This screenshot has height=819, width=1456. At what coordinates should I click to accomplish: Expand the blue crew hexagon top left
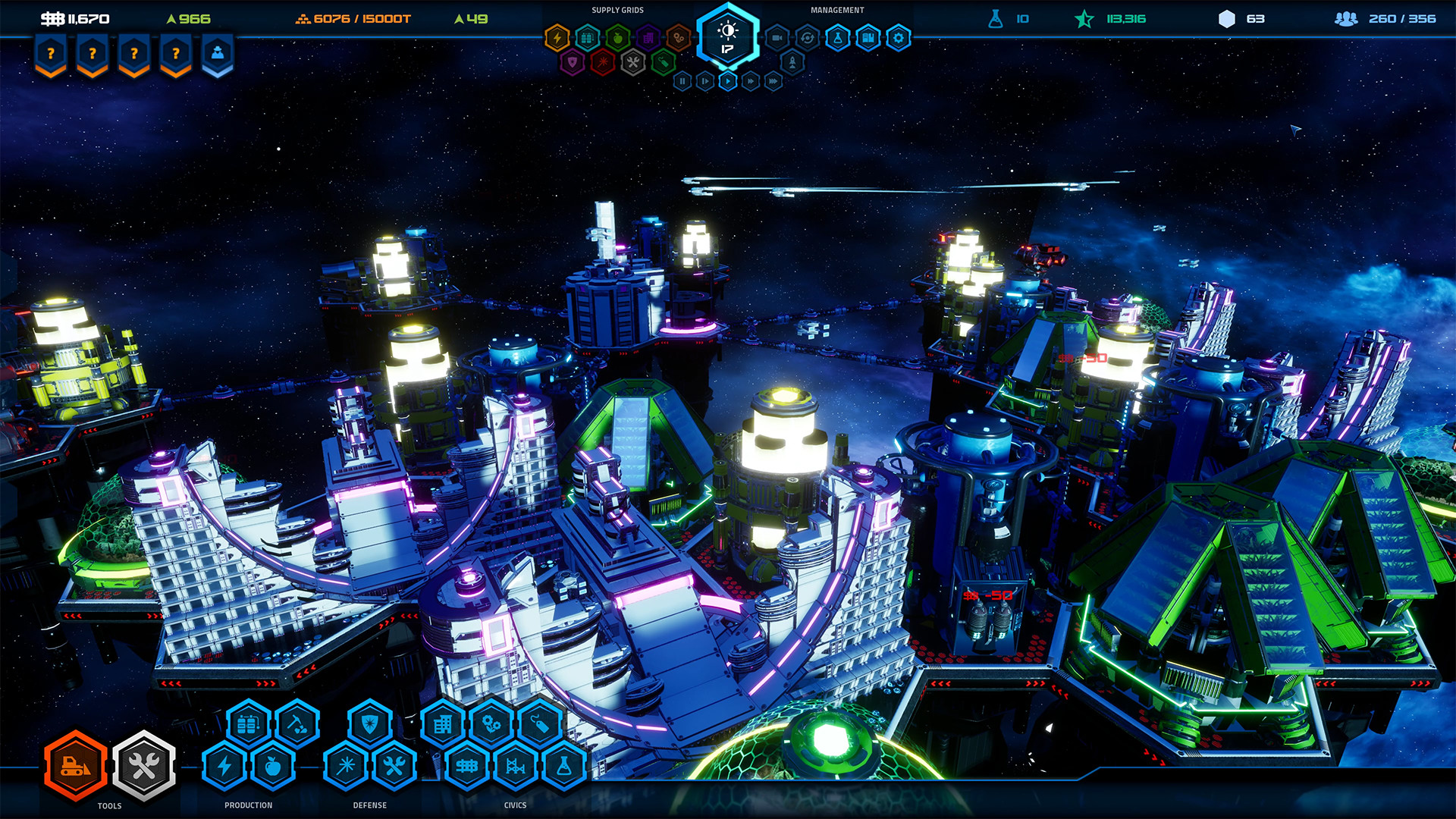(x=217, y=55)
